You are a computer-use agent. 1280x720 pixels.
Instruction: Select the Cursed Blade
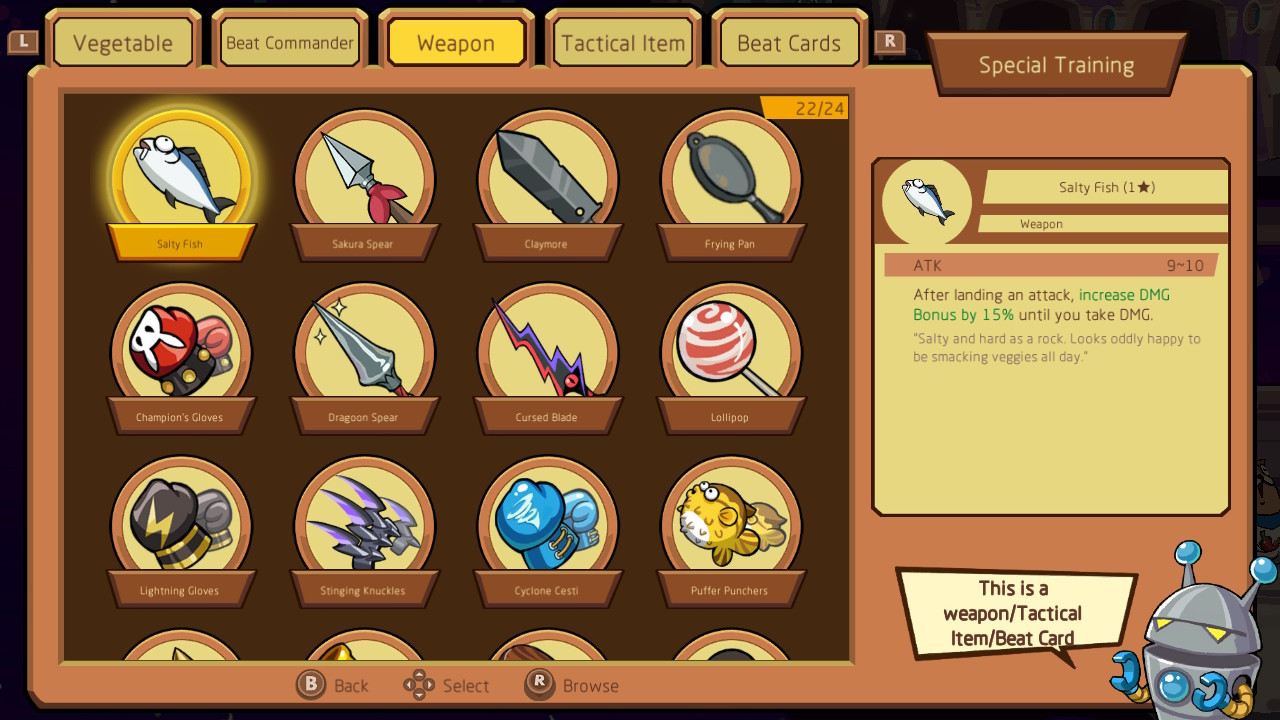click(547, 345)
